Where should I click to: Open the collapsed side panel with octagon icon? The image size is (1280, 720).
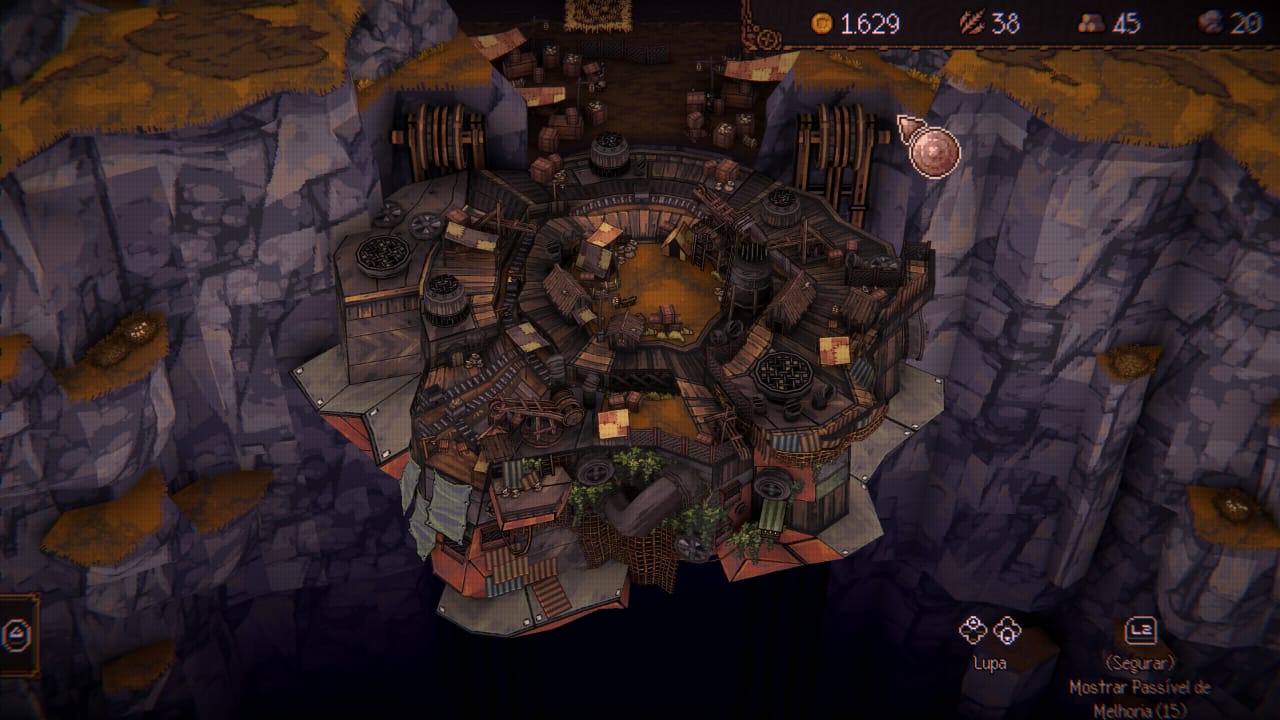pos(15,634)
